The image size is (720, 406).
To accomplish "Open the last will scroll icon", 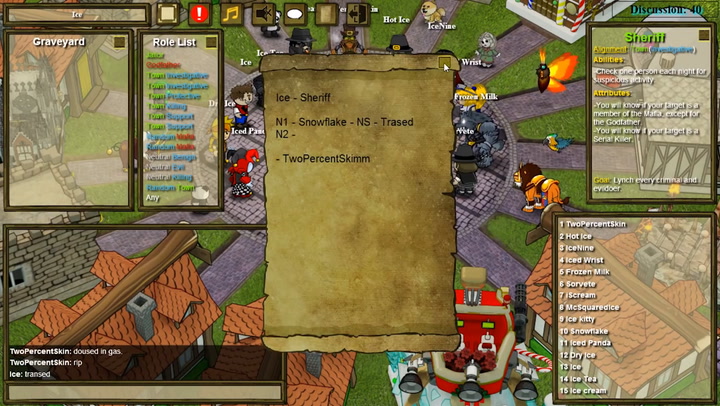I will 325,14.
